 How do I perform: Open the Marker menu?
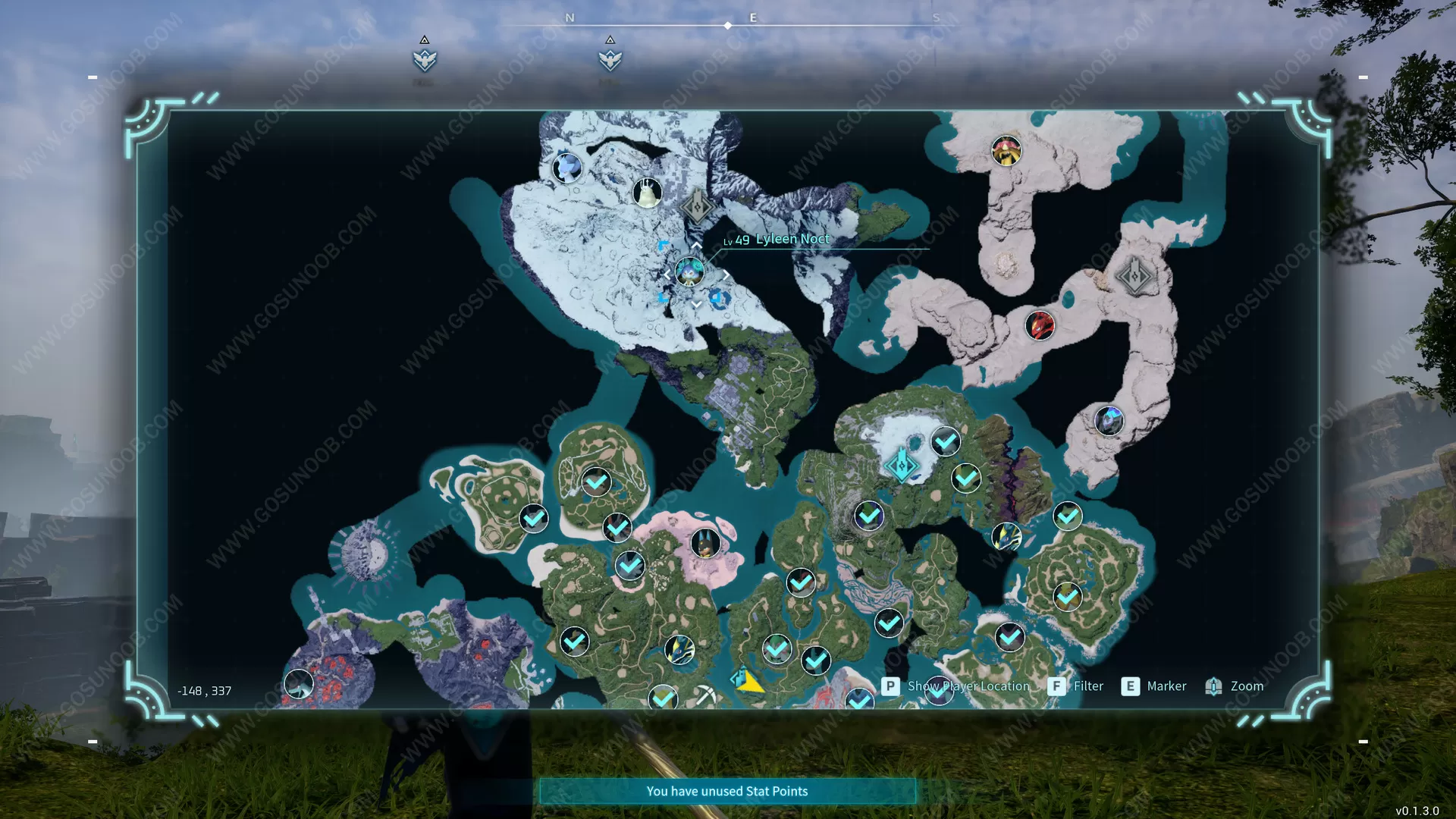(x=1167, y=686)
